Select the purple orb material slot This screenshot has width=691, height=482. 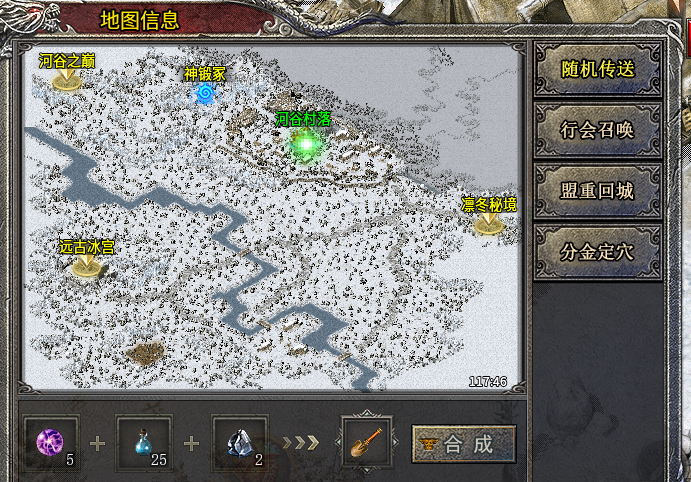pos(50,443)
